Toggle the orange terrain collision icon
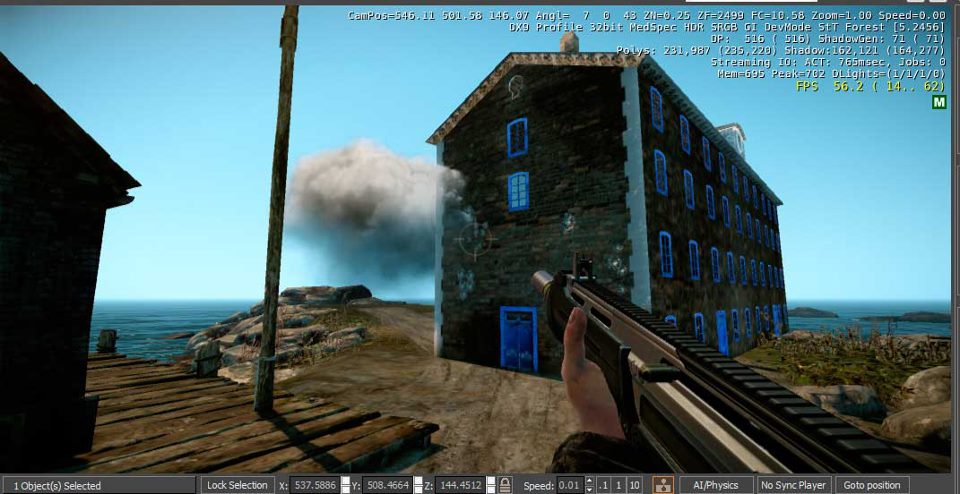Screen dimensions: 960x494 coord(662,485)
